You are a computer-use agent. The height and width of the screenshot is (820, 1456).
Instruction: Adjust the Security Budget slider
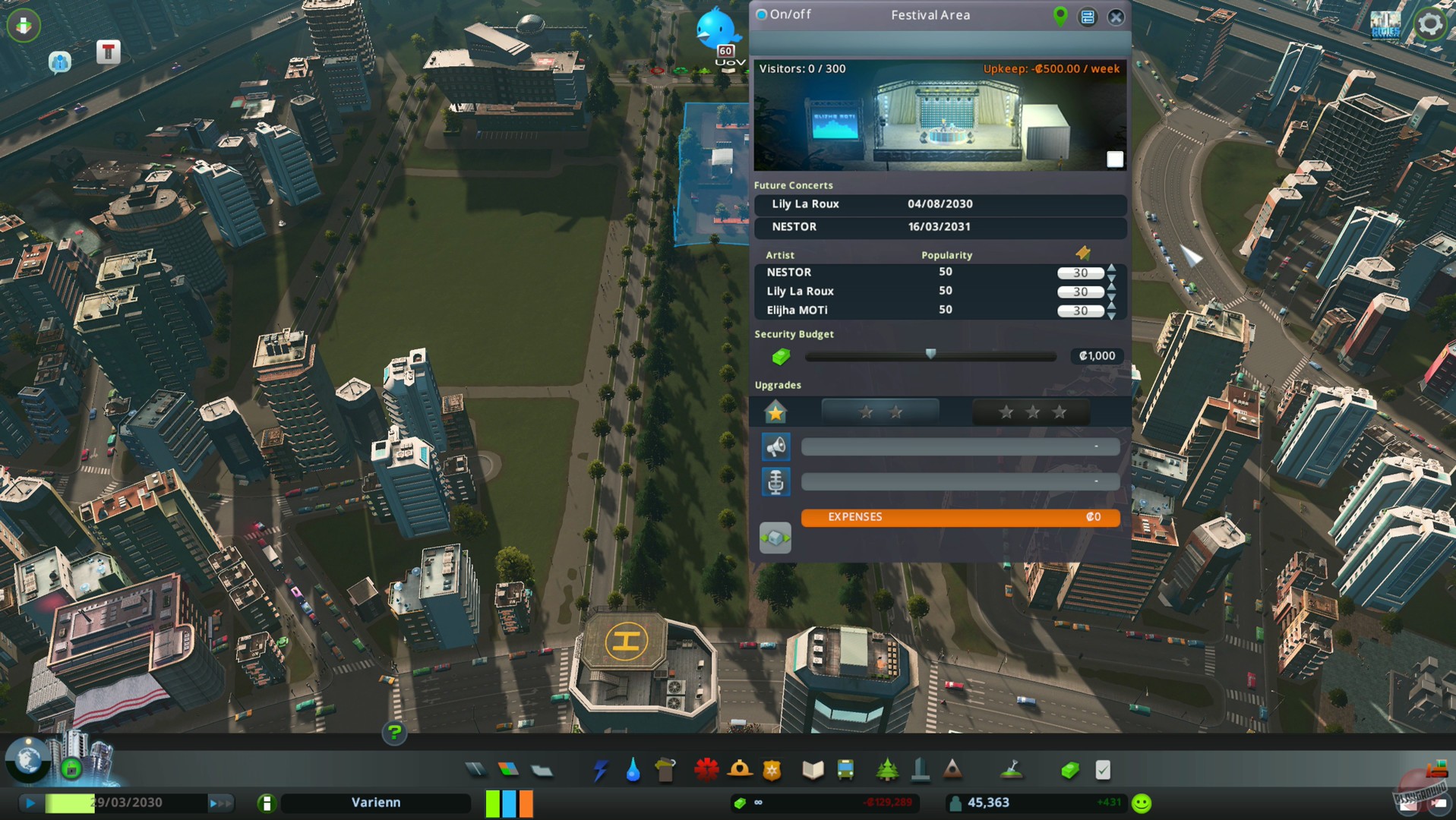930,356
